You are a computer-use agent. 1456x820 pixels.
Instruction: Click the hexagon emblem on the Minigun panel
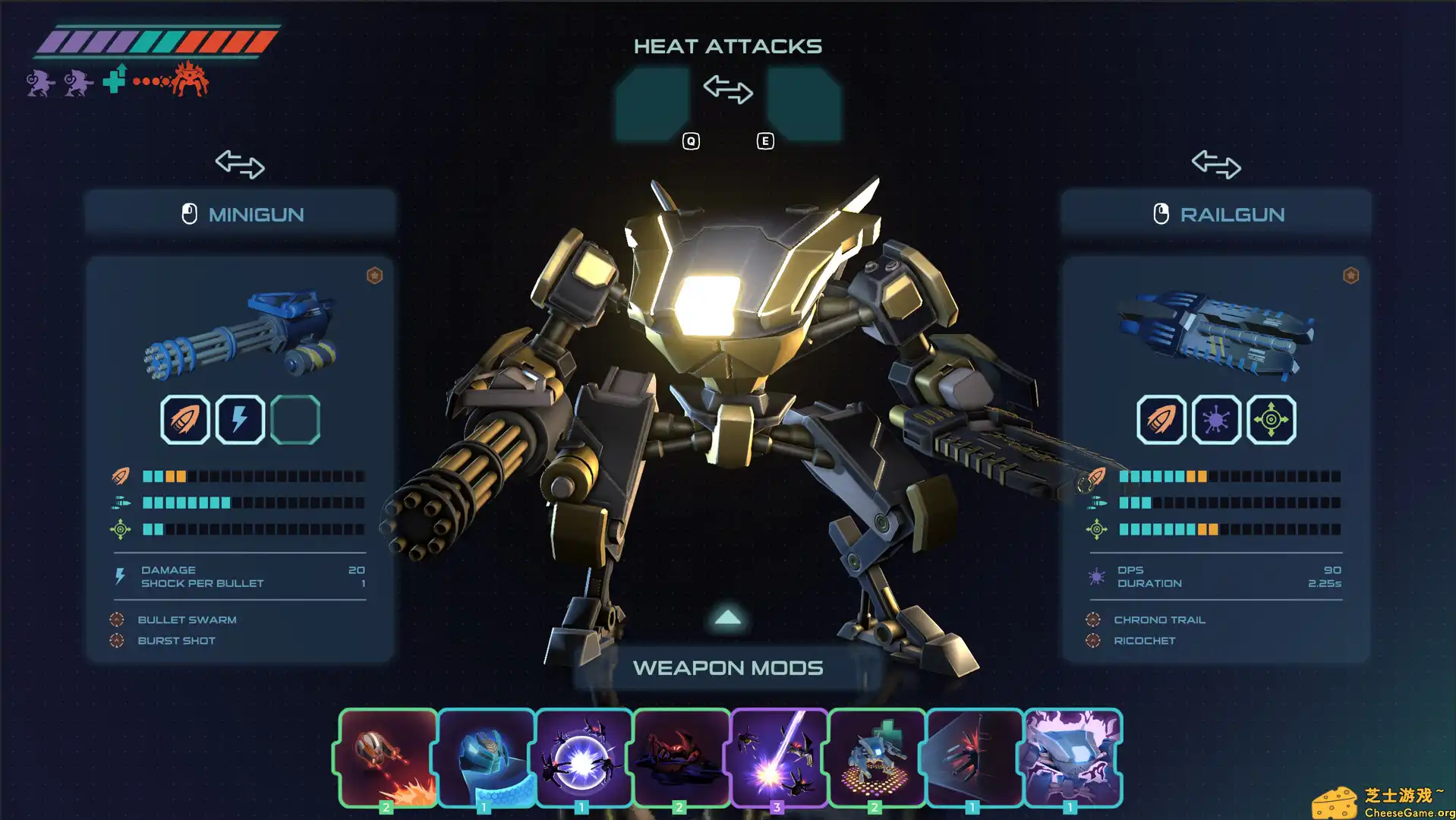[x=376, y=276]
